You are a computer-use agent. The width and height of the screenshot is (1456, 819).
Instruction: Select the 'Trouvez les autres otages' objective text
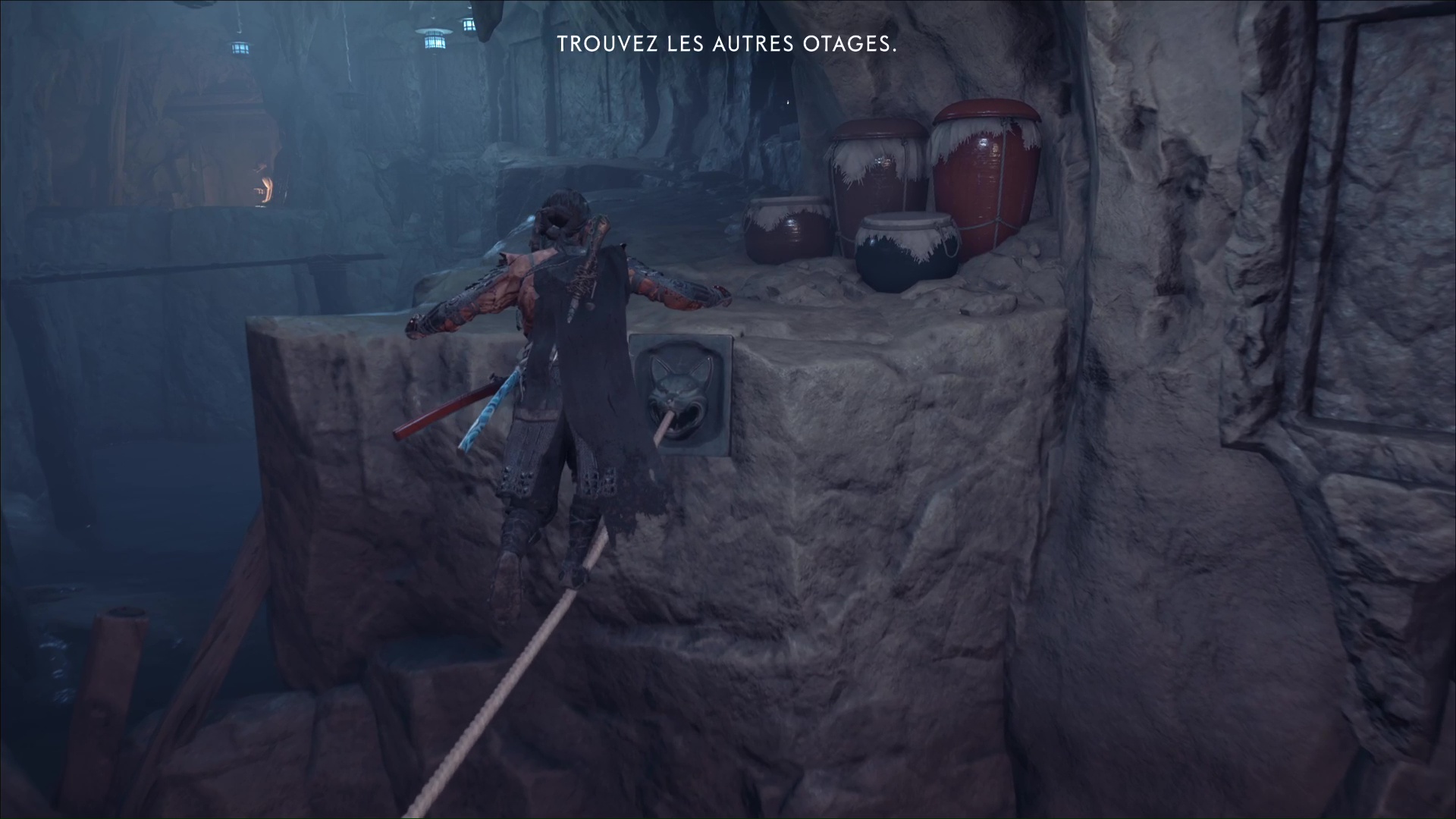726,45
